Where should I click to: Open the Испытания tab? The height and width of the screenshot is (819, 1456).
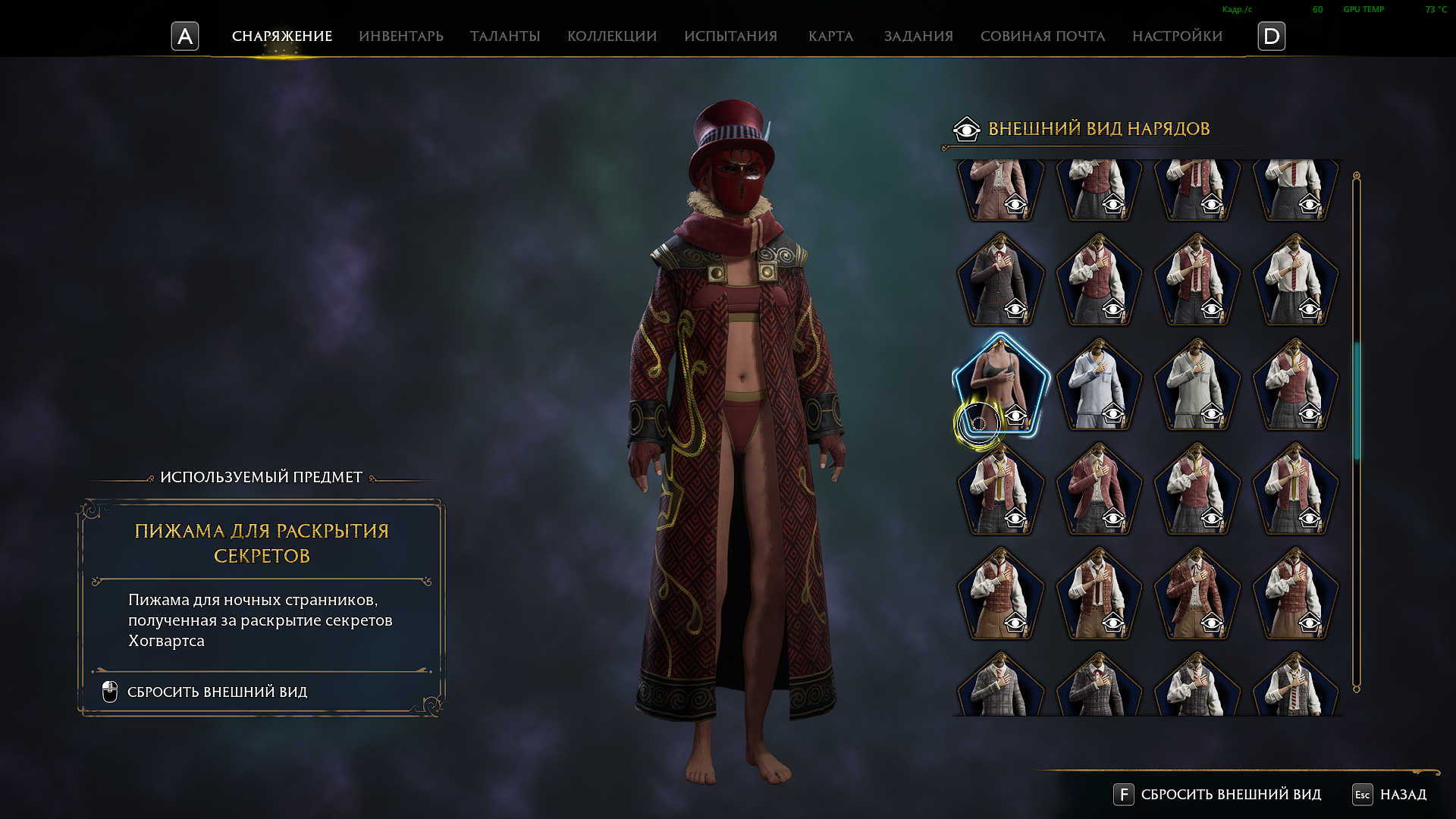click(730, 36)
